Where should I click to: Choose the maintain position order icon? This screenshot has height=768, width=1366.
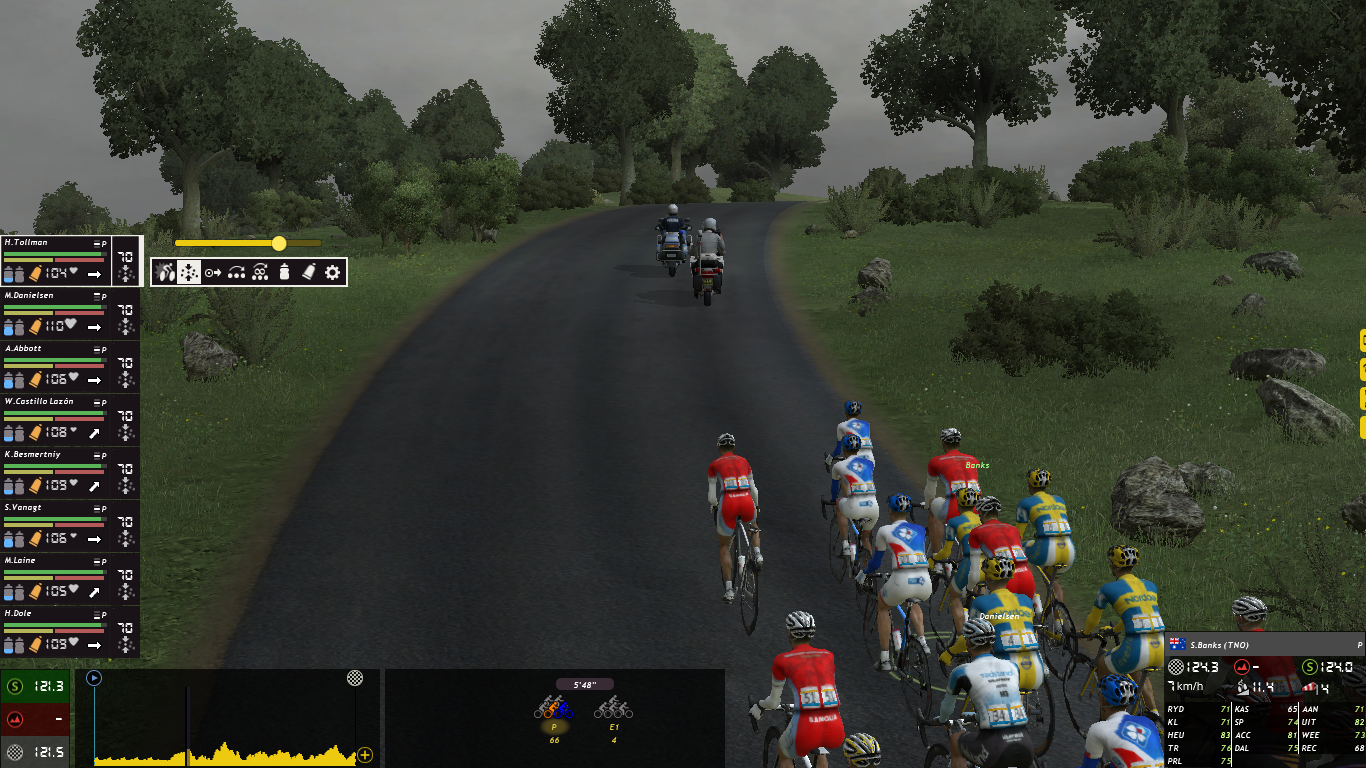tap(189, 272)
